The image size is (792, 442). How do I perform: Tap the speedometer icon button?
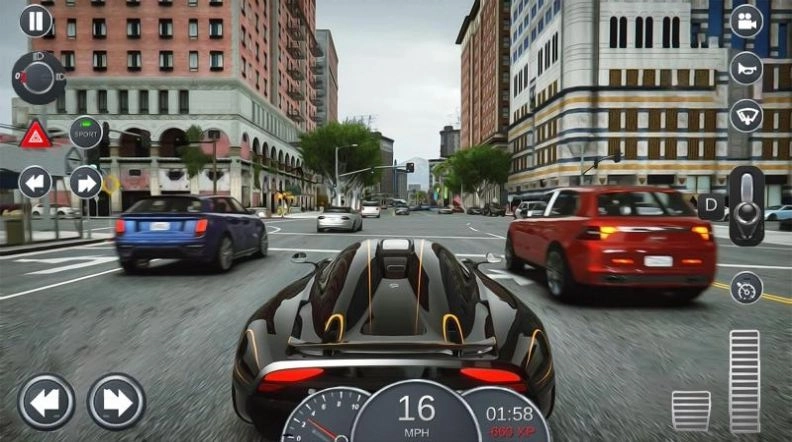pyautogui.click(x=746, y=287)
